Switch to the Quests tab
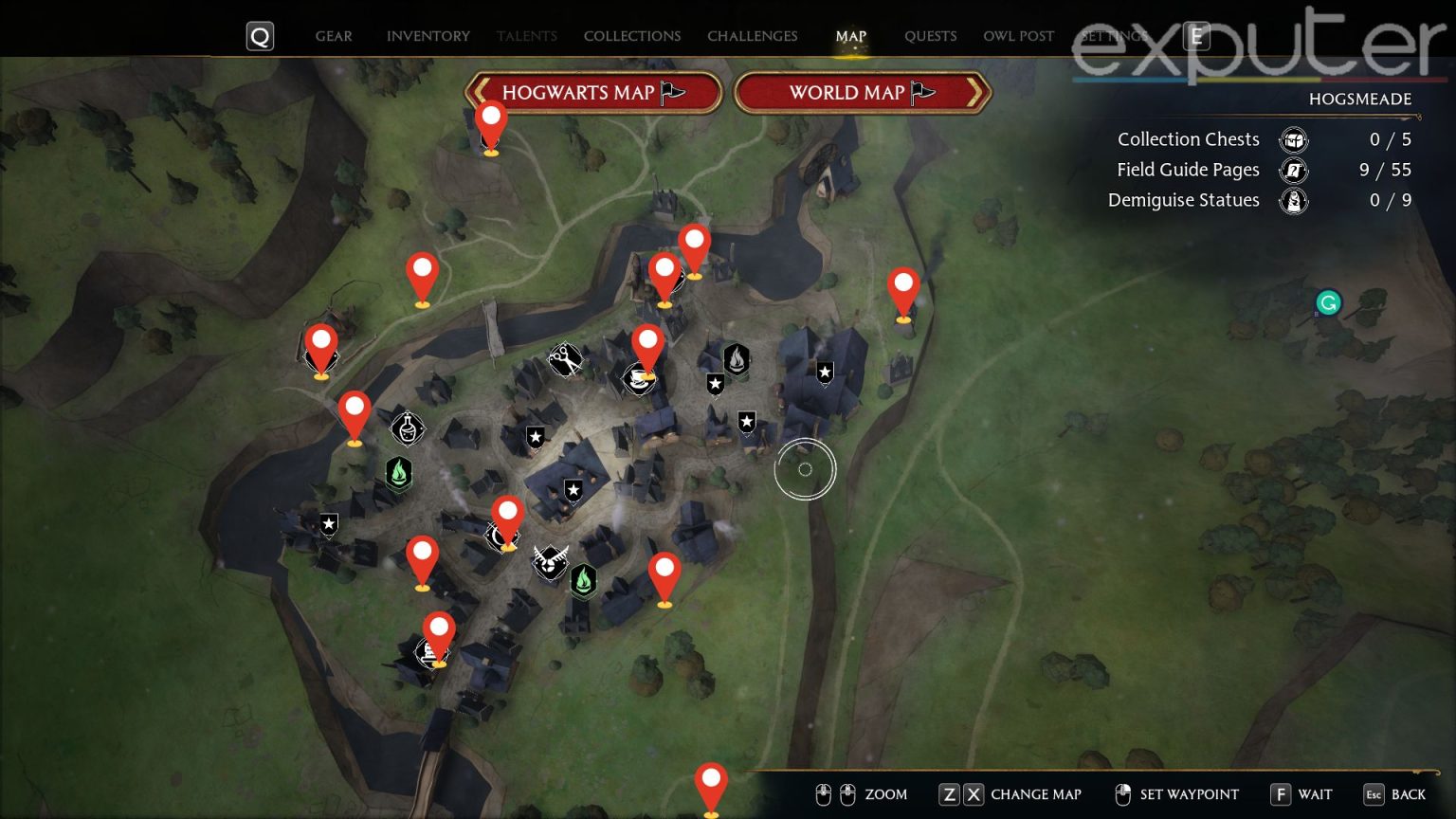The image size is (1456, 819). coord(930,36)
